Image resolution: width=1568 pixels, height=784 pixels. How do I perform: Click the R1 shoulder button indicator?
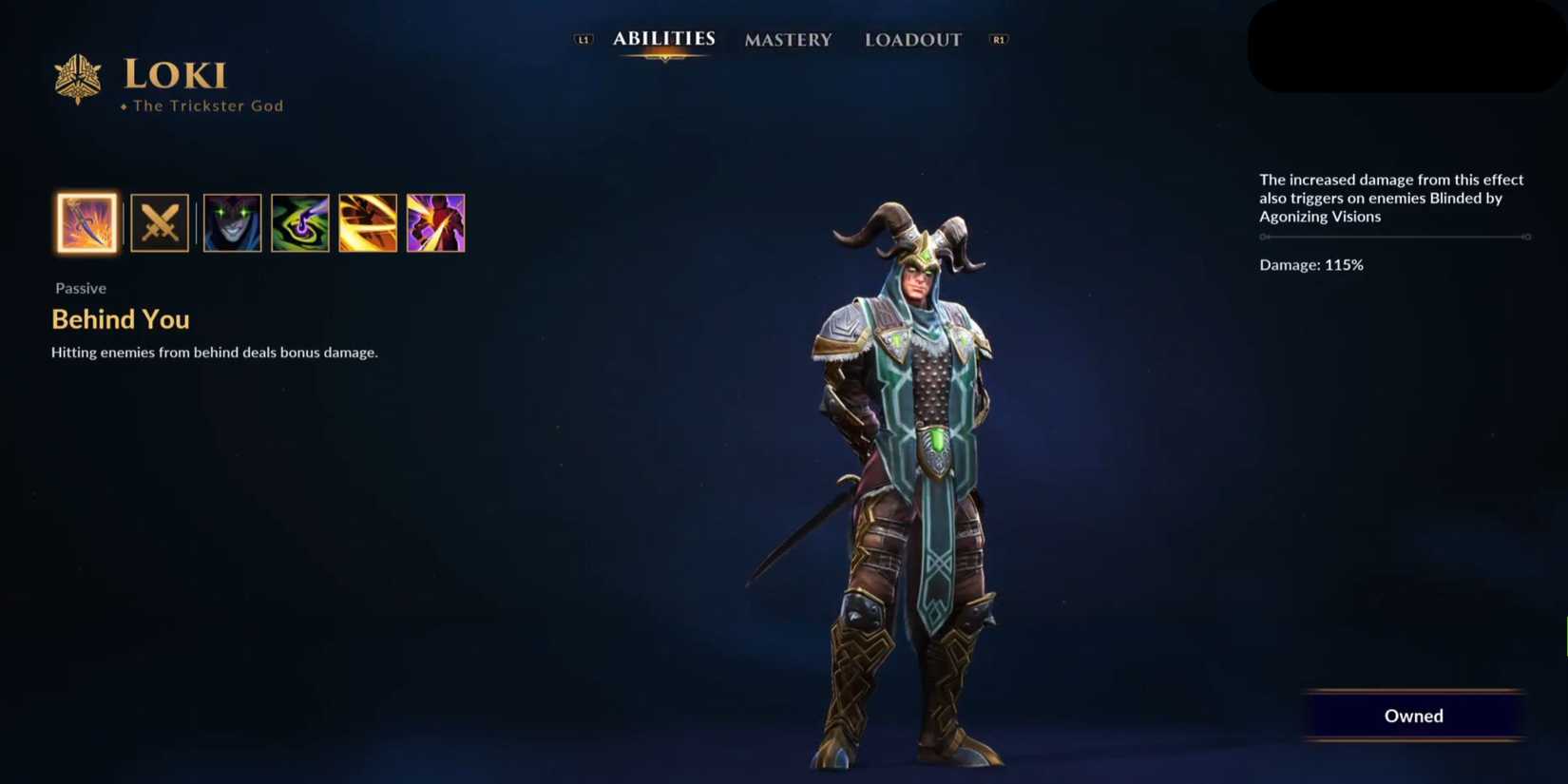click(x=998, y=40)
